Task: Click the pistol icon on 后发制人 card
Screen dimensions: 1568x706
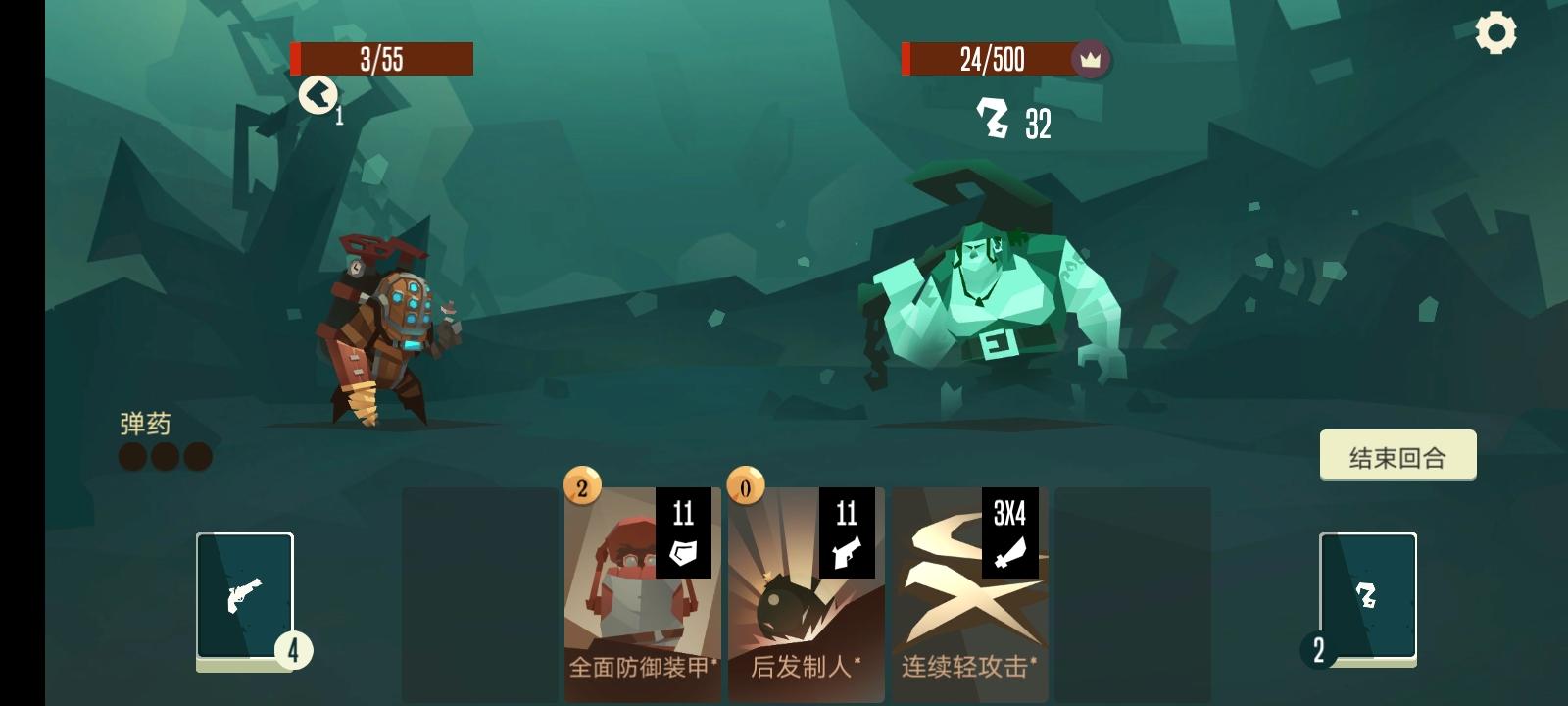Action: click(x=847, y=554)
